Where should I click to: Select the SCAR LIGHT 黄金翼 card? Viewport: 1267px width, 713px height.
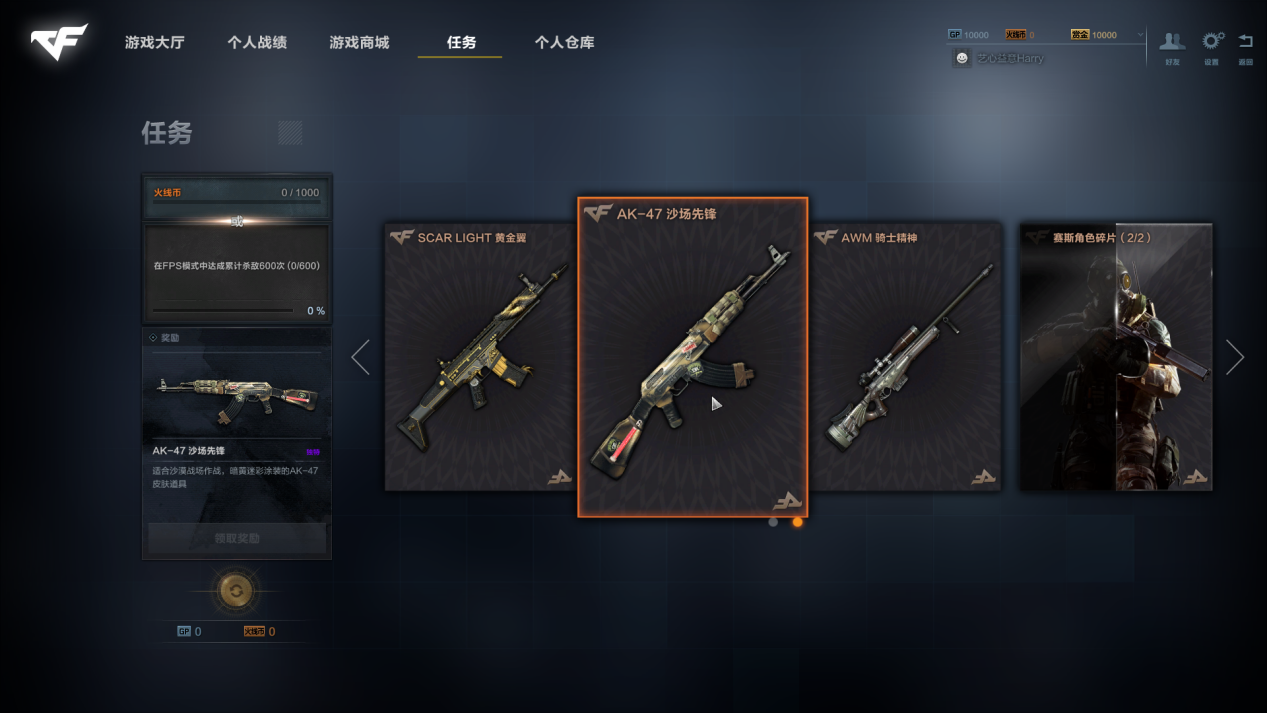coord(479,357)
